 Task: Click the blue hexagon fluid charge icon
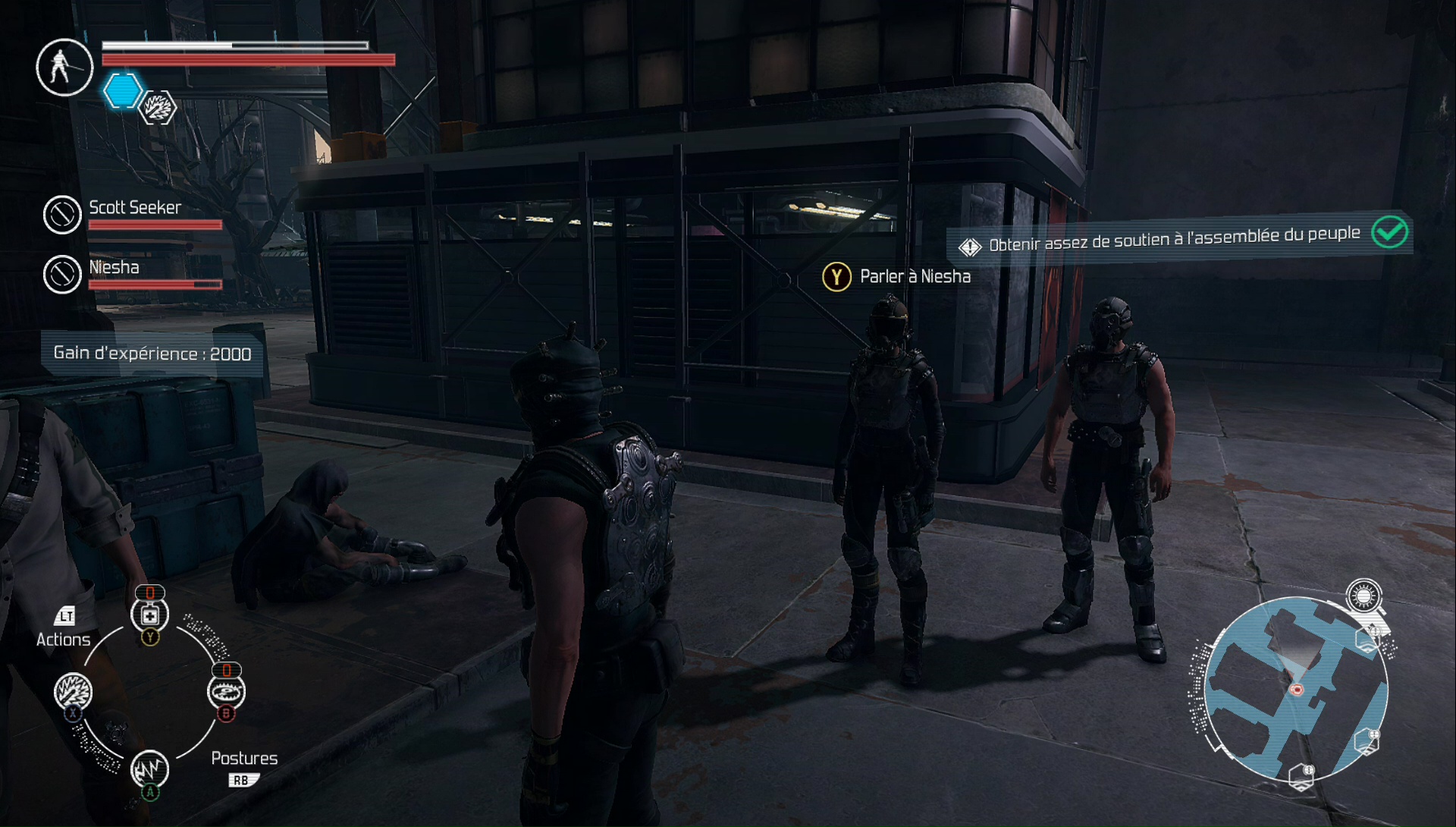coord(122,91)
